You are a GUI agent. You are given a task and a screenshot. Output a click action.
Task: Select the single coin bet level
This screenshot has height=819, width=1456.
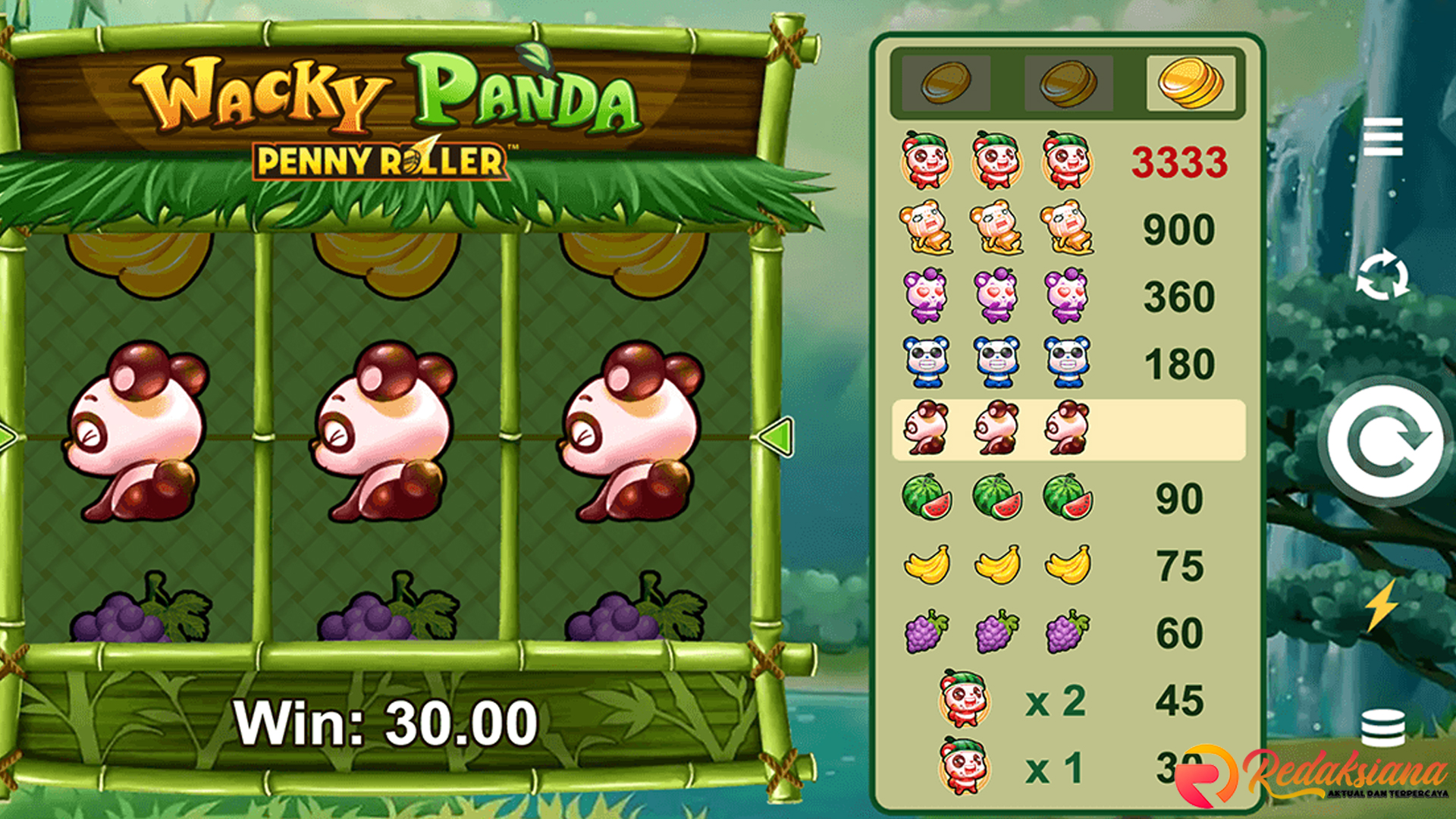tap(946, 83)
